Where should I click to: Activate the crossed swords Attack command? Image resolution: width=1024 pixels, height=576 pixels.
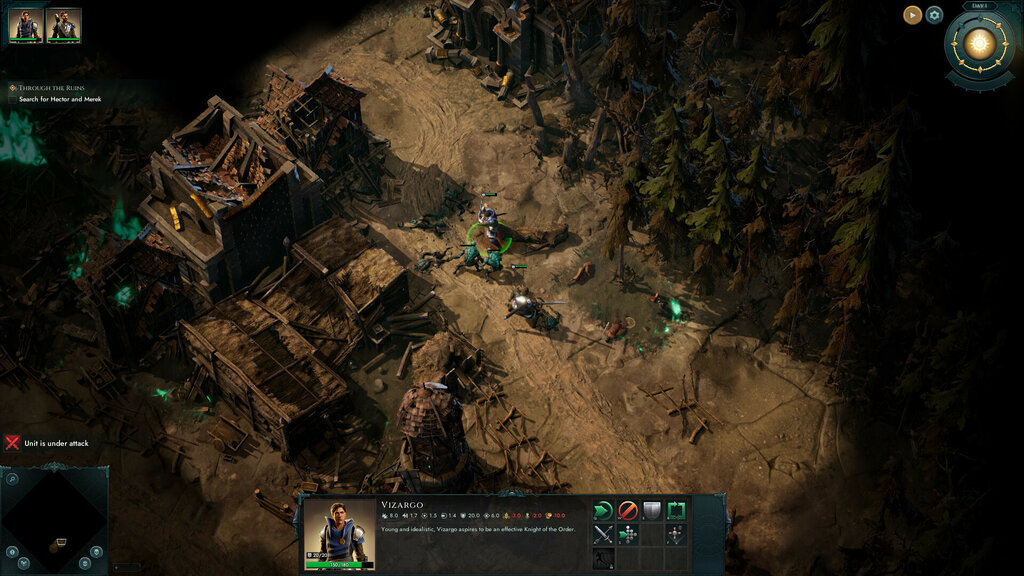click(x=603, y=535)
